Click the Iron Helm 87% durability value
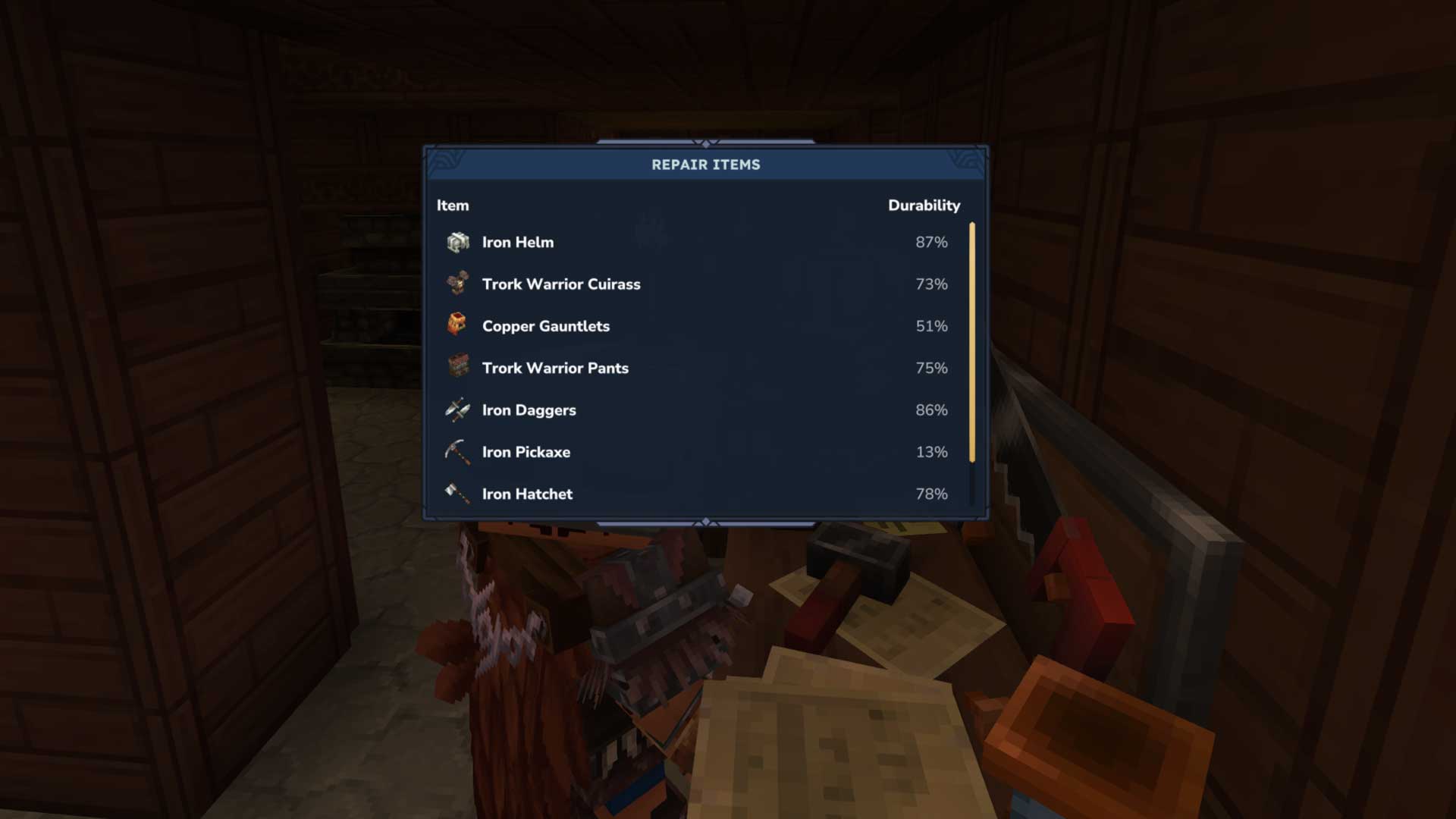 [x=931, y=242]
